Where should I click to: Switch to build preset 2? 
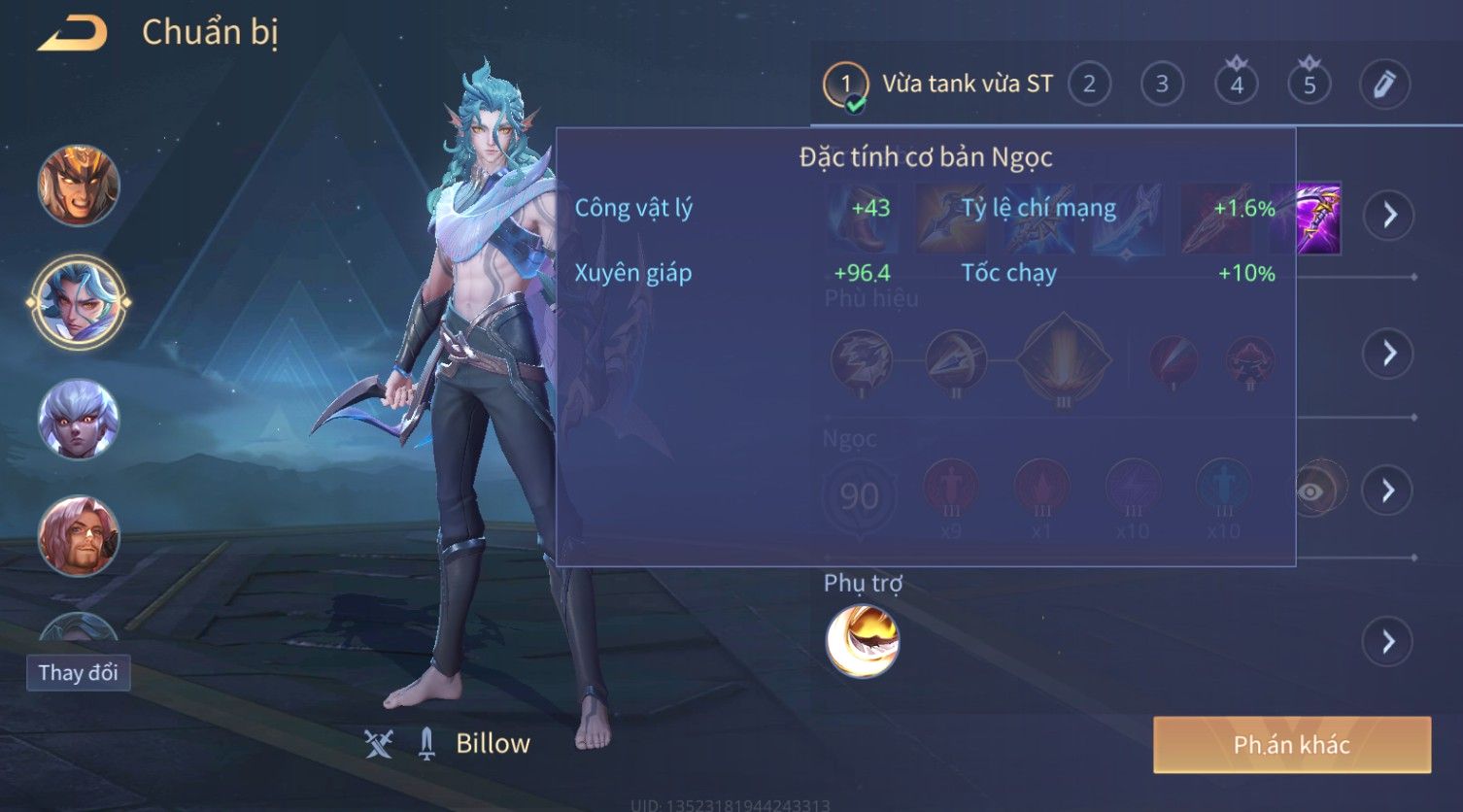1089,85
